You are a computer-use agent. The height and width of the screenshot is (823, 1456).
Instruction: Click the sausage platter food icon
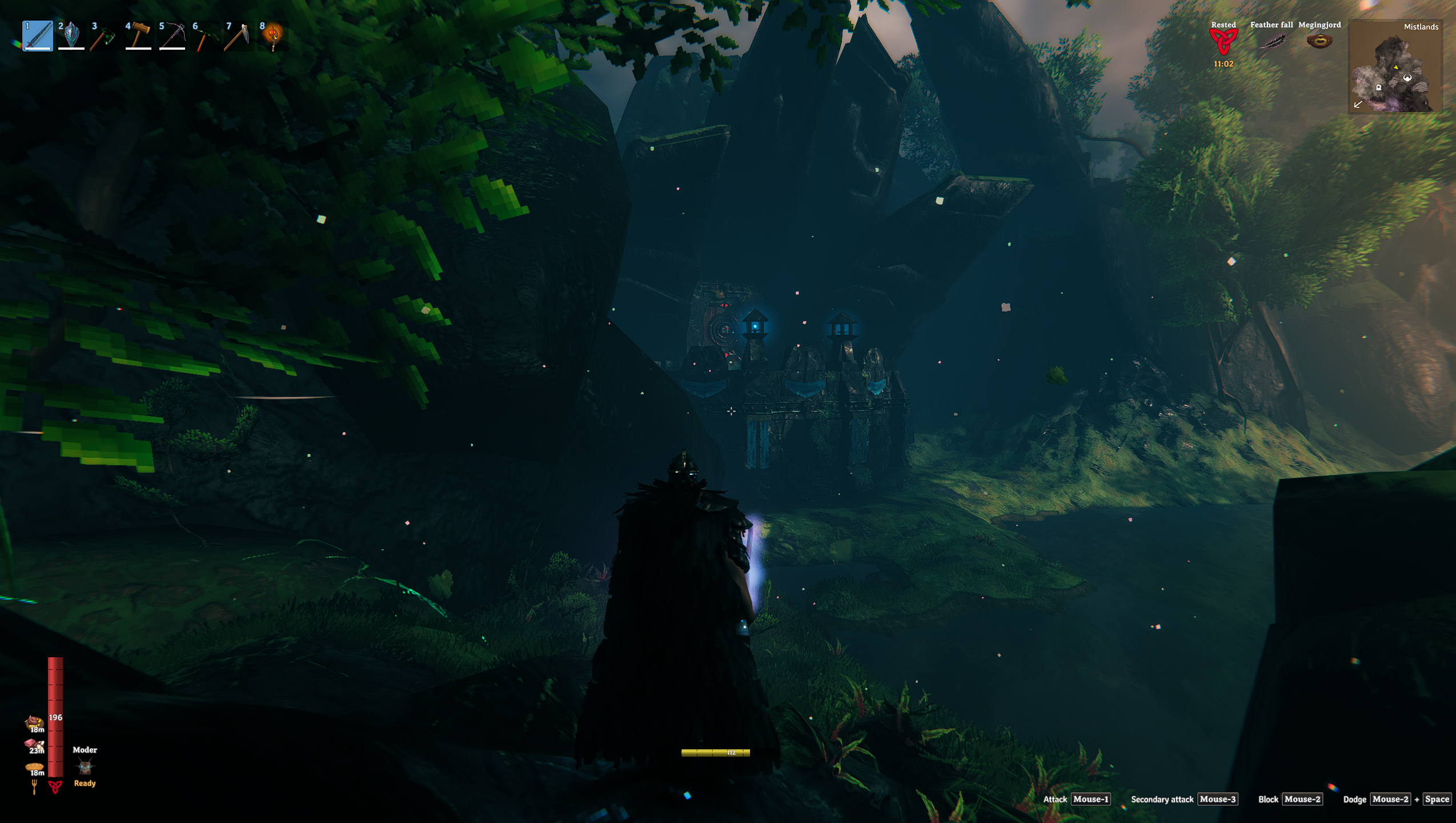click(34, 721)
